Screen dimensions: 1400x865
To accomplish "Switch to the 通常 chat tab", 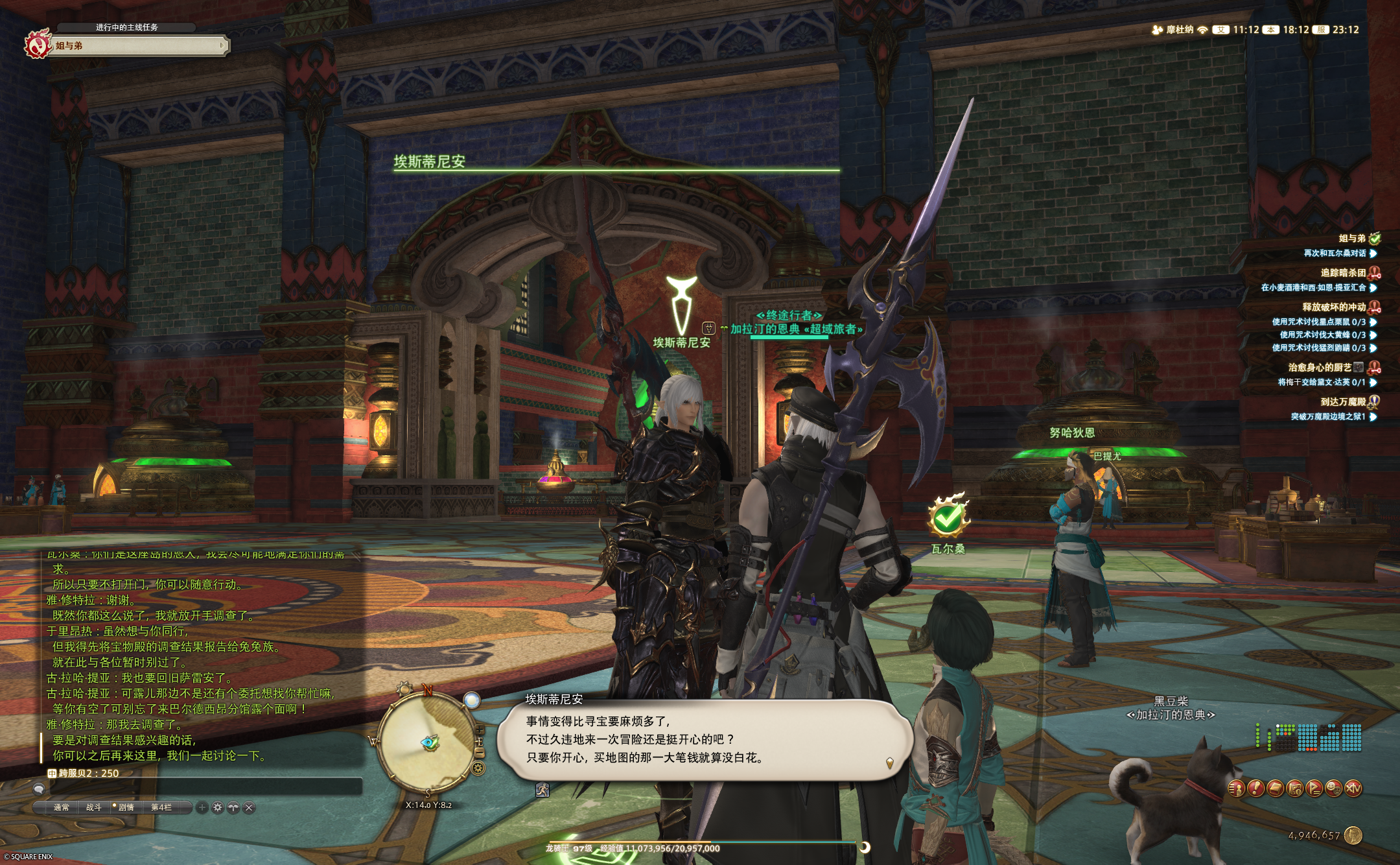I will pyautogui.click(x=62, y=807).
